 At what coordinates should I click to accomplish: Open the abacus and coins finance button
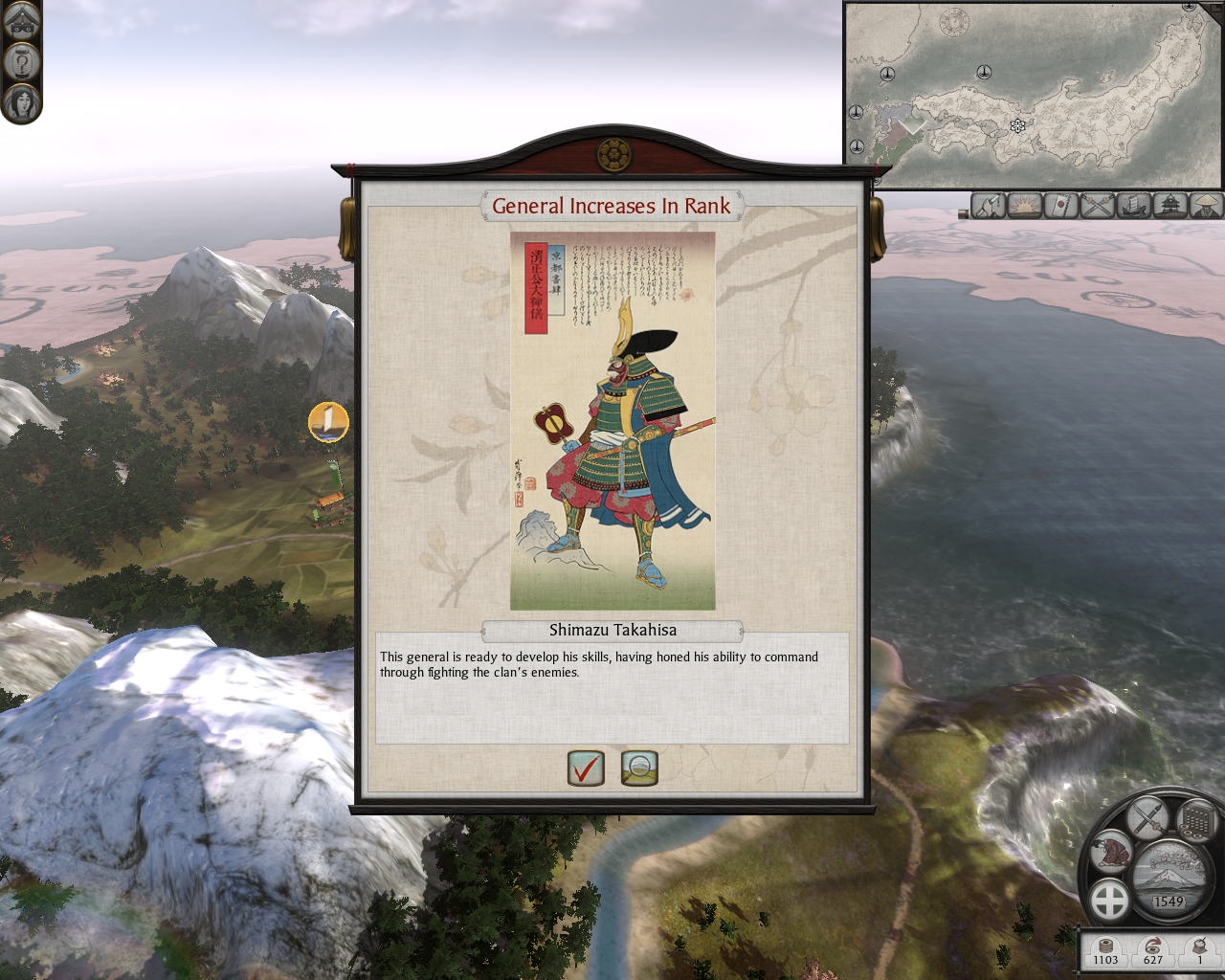[1195, 820]
